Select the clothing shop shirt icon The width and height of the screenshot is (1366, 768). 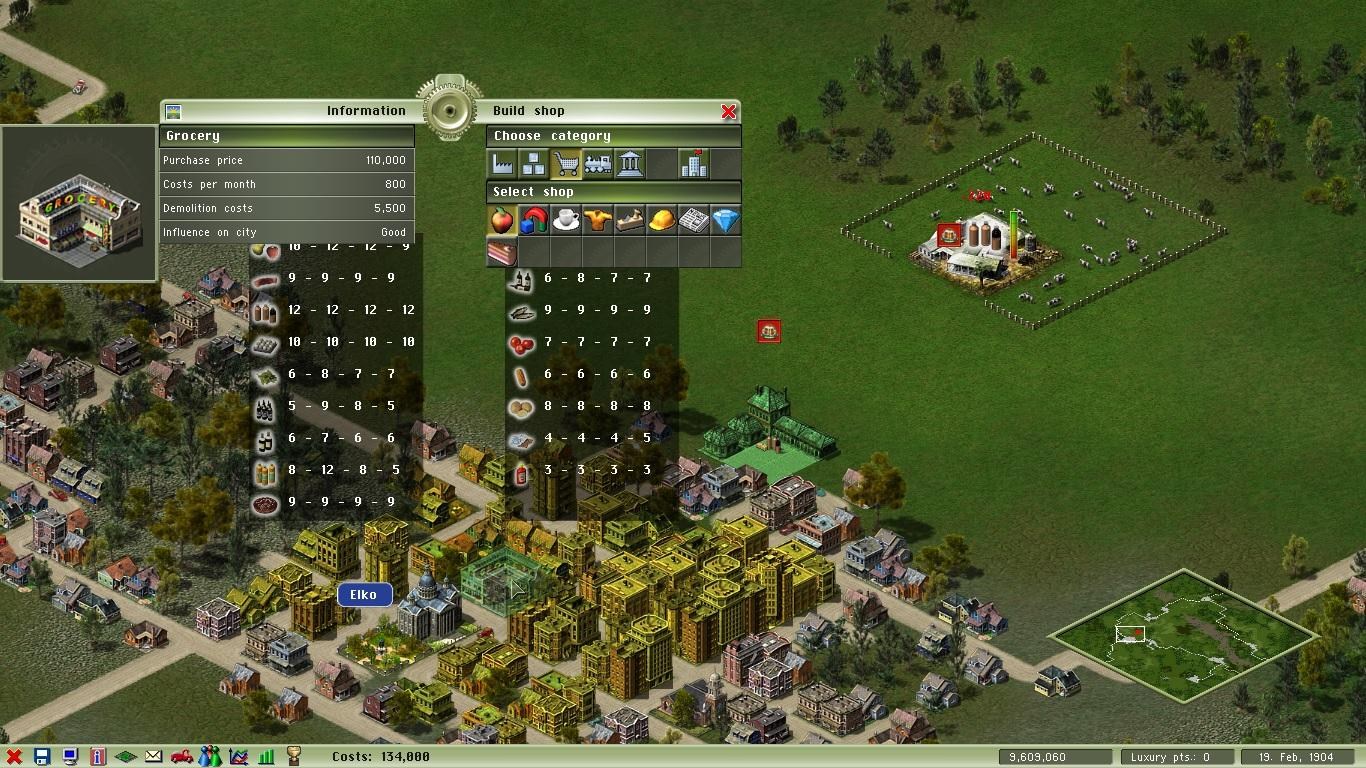[597, 218]
